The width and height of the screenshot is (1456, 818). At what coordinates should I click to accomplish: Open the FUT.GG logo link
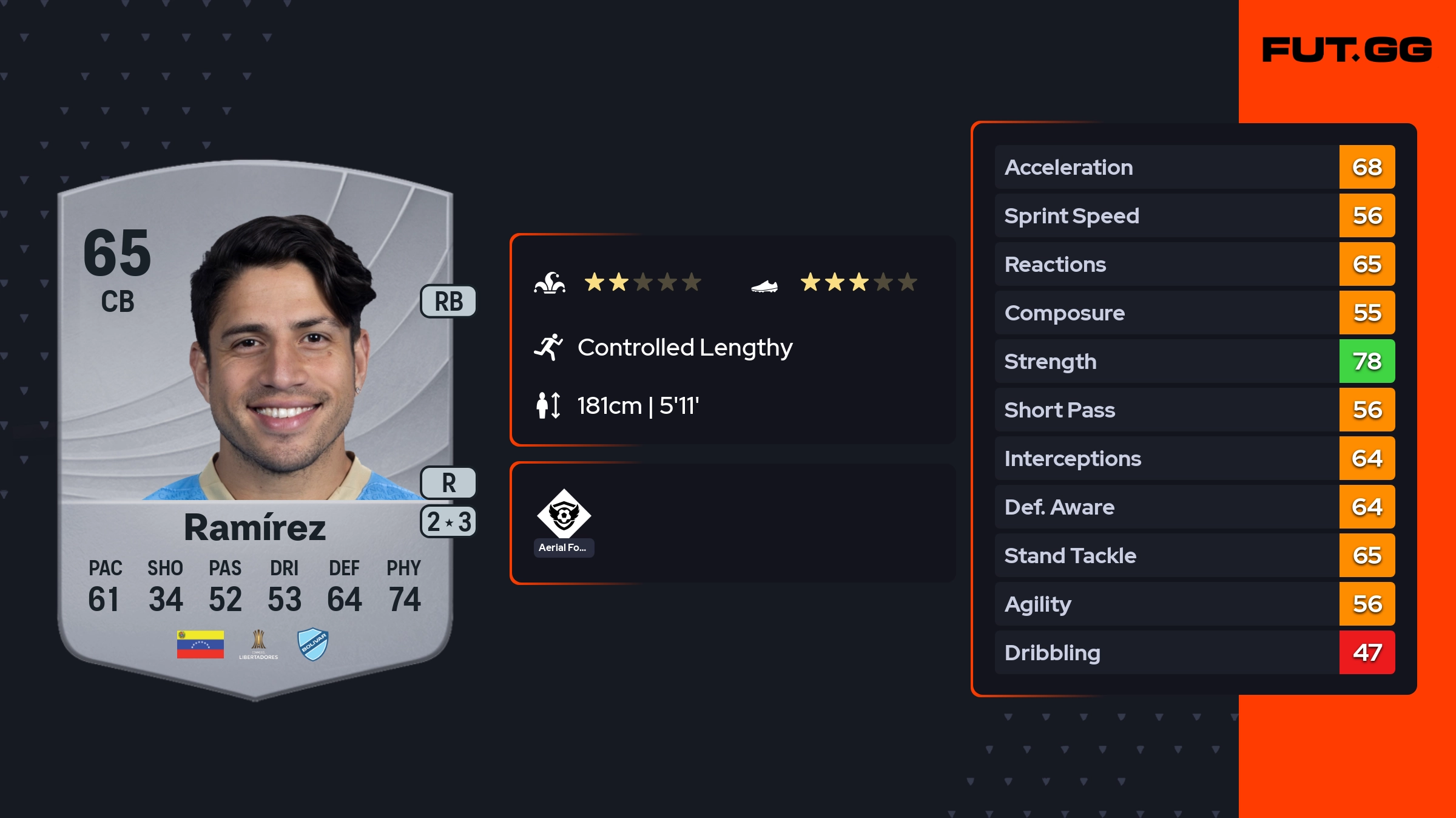(x=1347, y=50)
